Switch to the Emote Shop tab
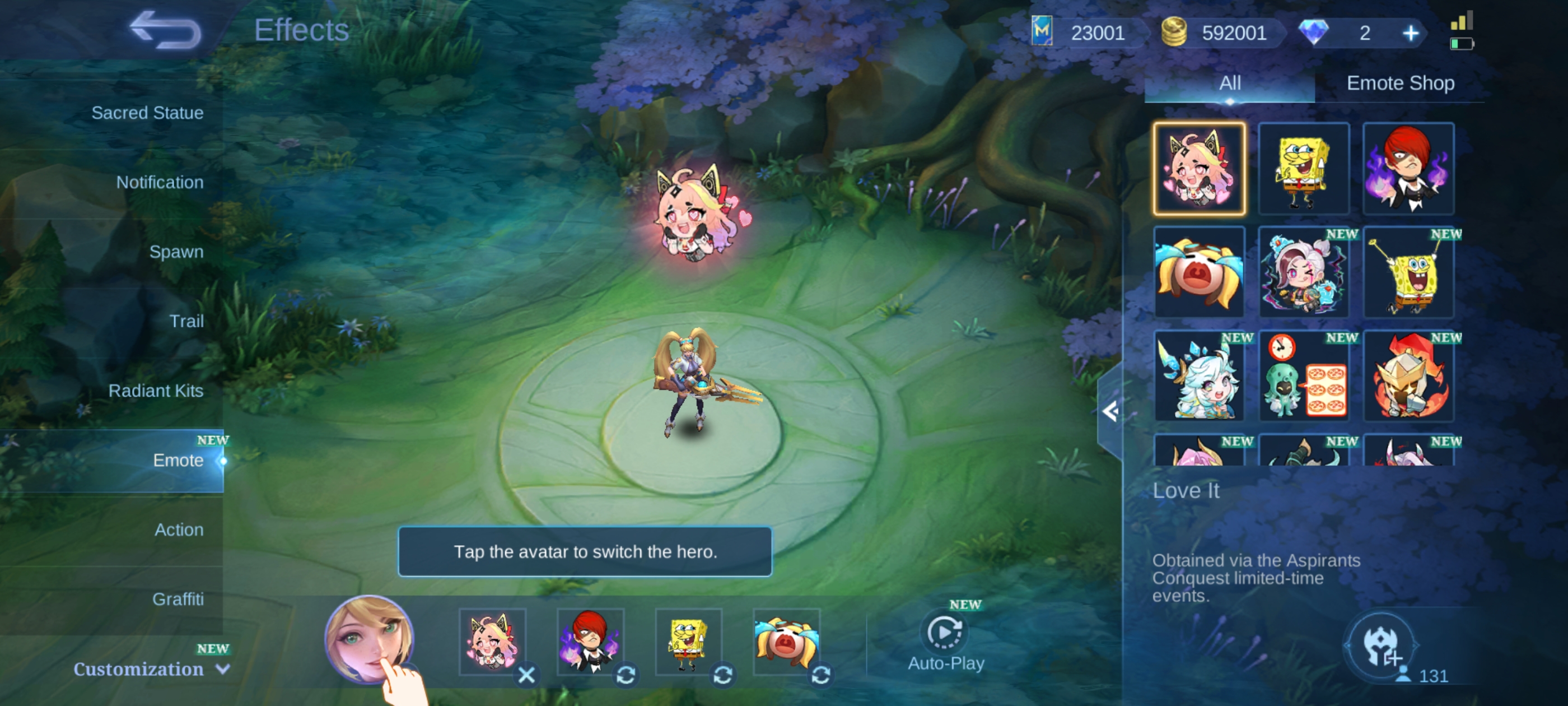This screenshot has height=706, width=1568. coord(1400,83)
